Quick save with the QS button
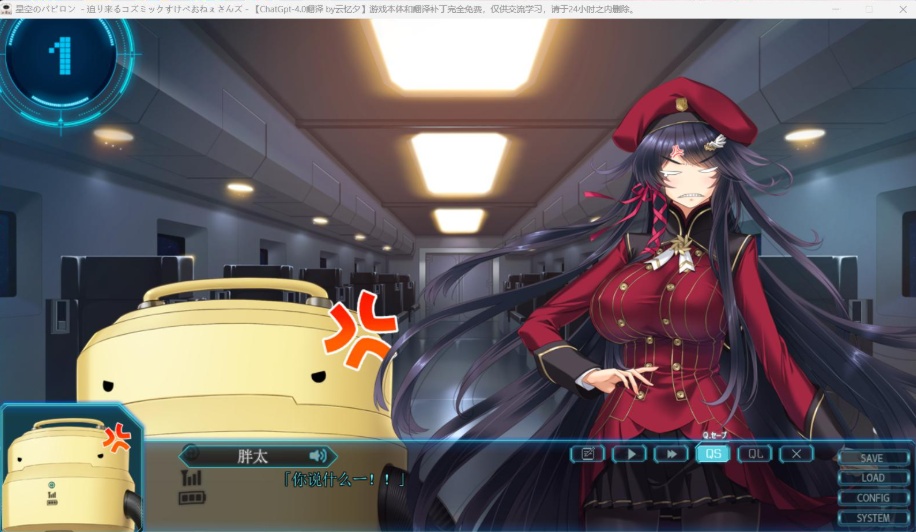 [x=713, y=453]
